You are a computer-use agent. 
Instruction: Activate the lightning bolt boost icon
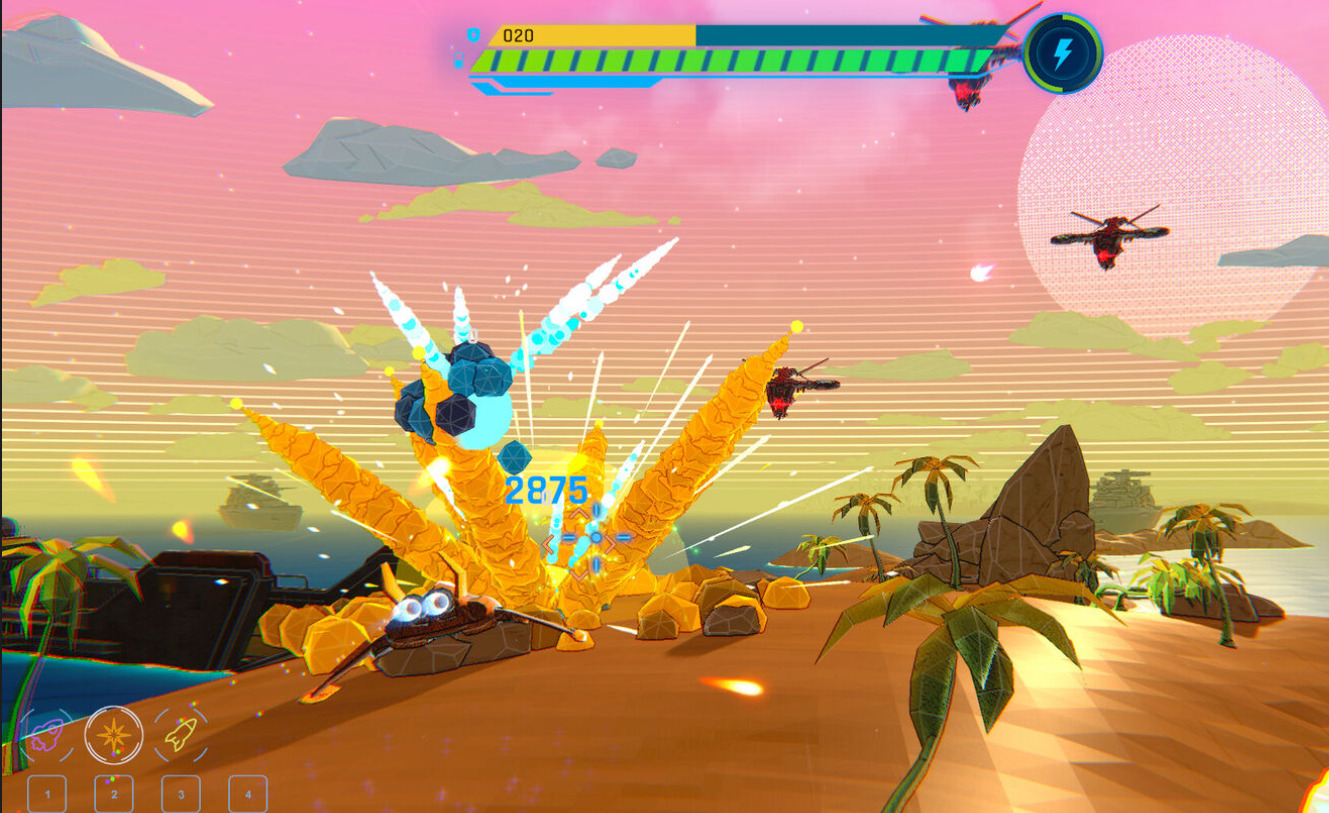point(1062,53)
